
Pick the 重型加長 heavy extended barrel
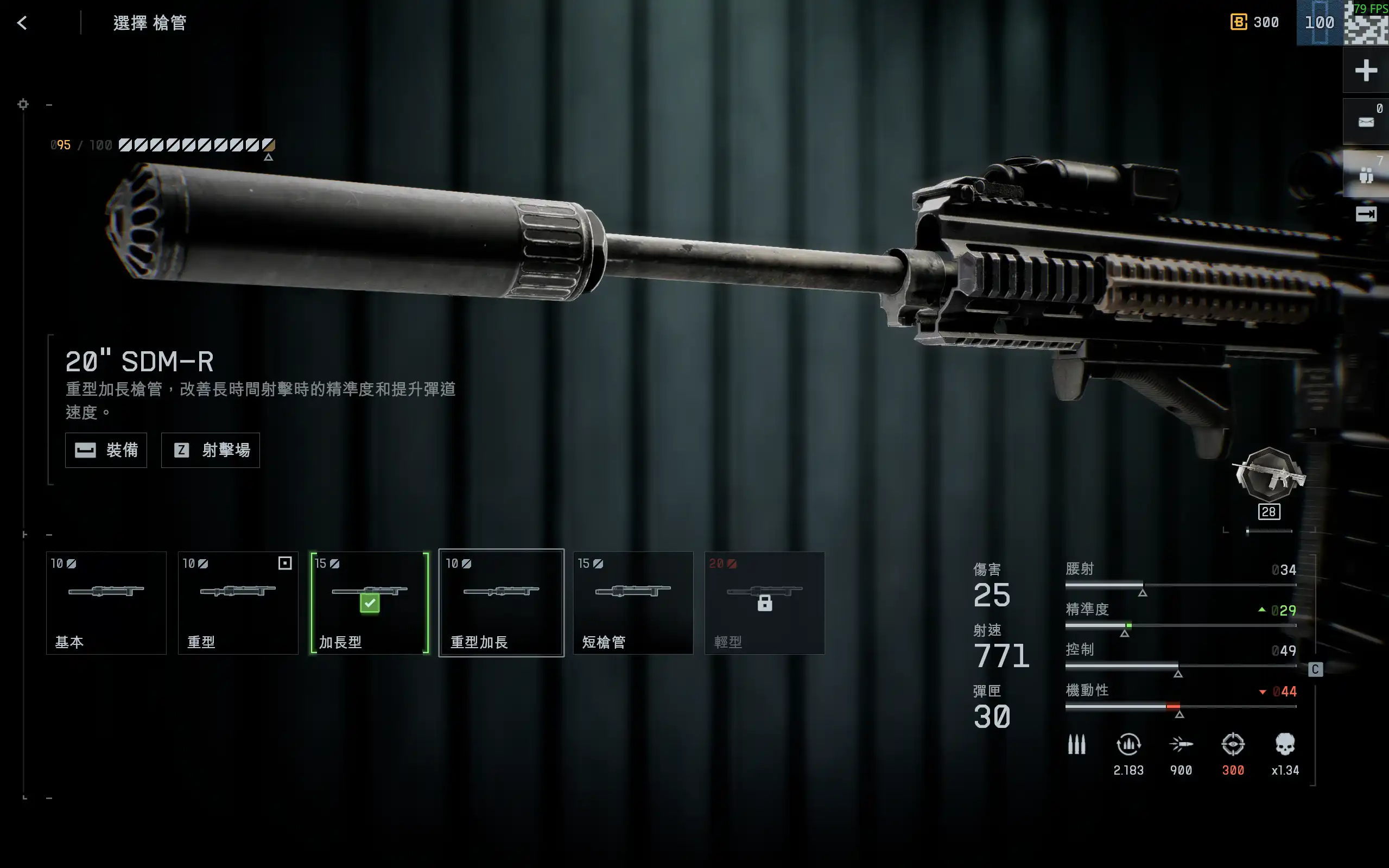click(501, 603)
